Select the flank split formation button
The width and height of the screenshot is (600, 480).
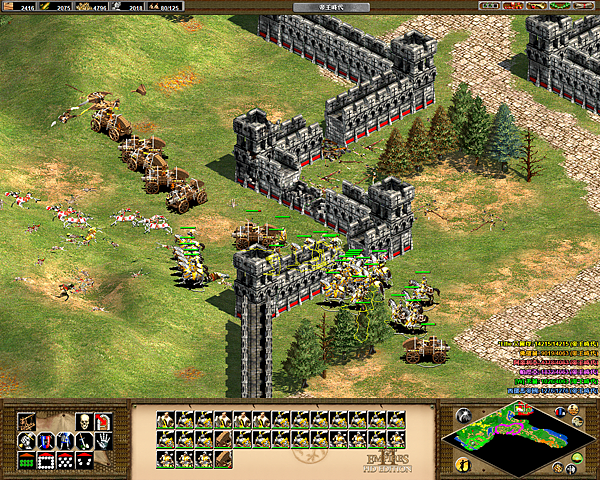click(85, 460)
